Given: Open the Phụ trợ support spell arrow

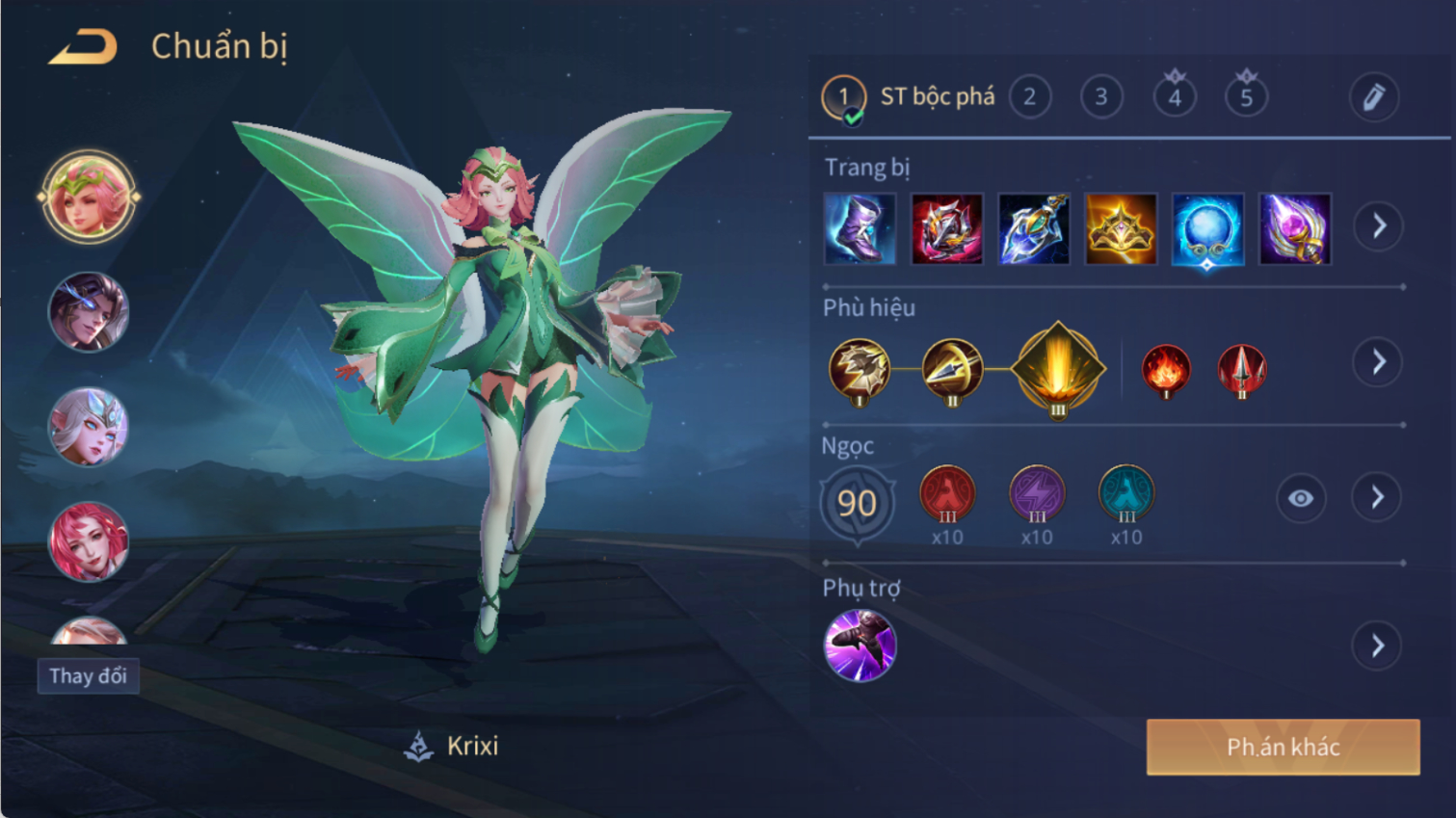Looking at the screenshot, I should click(x=1378, y=646).
